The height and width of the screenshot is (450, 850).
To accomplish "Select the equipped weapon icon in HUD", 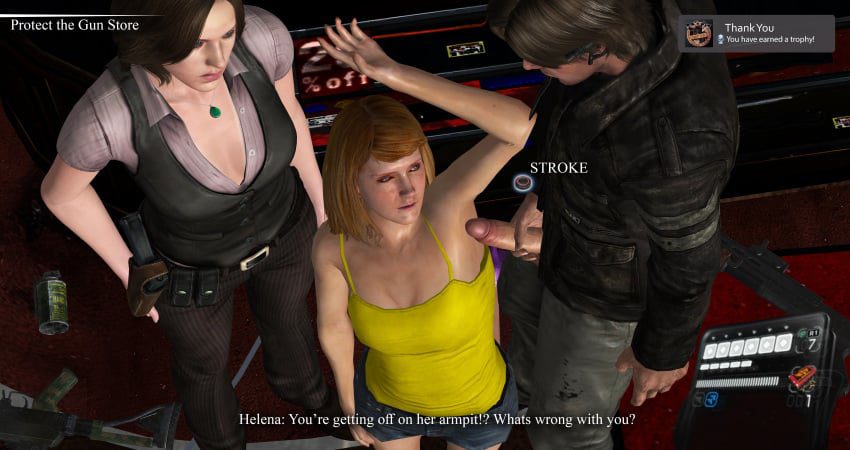I will tap(801, 377).
